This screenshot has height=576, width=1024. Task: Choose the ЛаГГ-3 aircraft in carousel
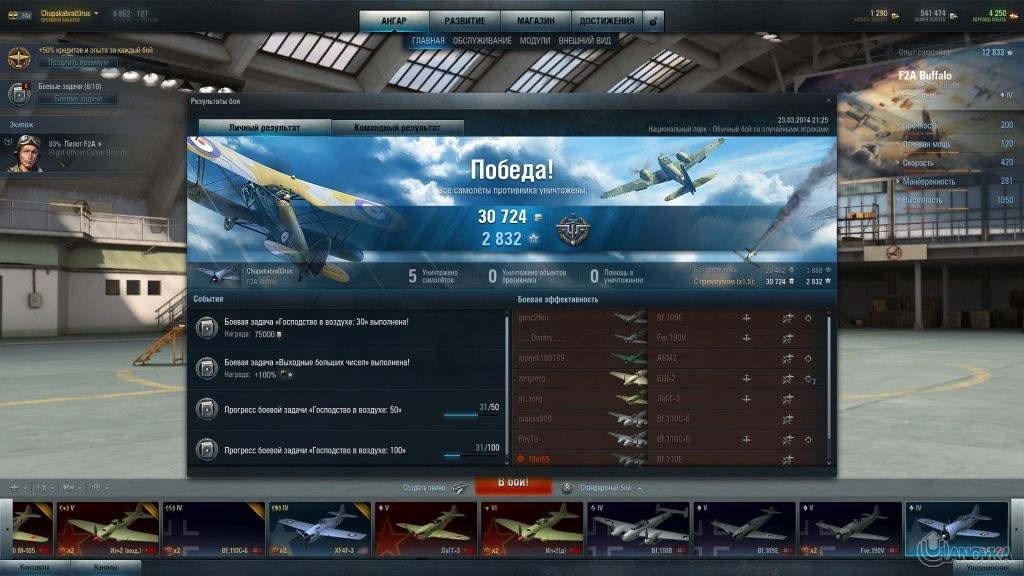pos(425,528)
